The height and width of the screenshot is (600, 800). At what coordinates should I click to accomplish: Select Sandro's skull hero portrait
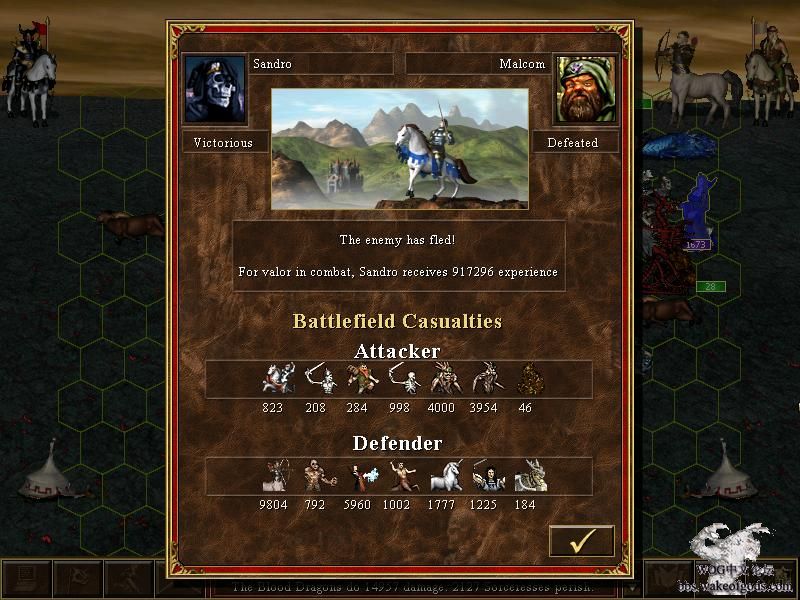tap(215, 90)
